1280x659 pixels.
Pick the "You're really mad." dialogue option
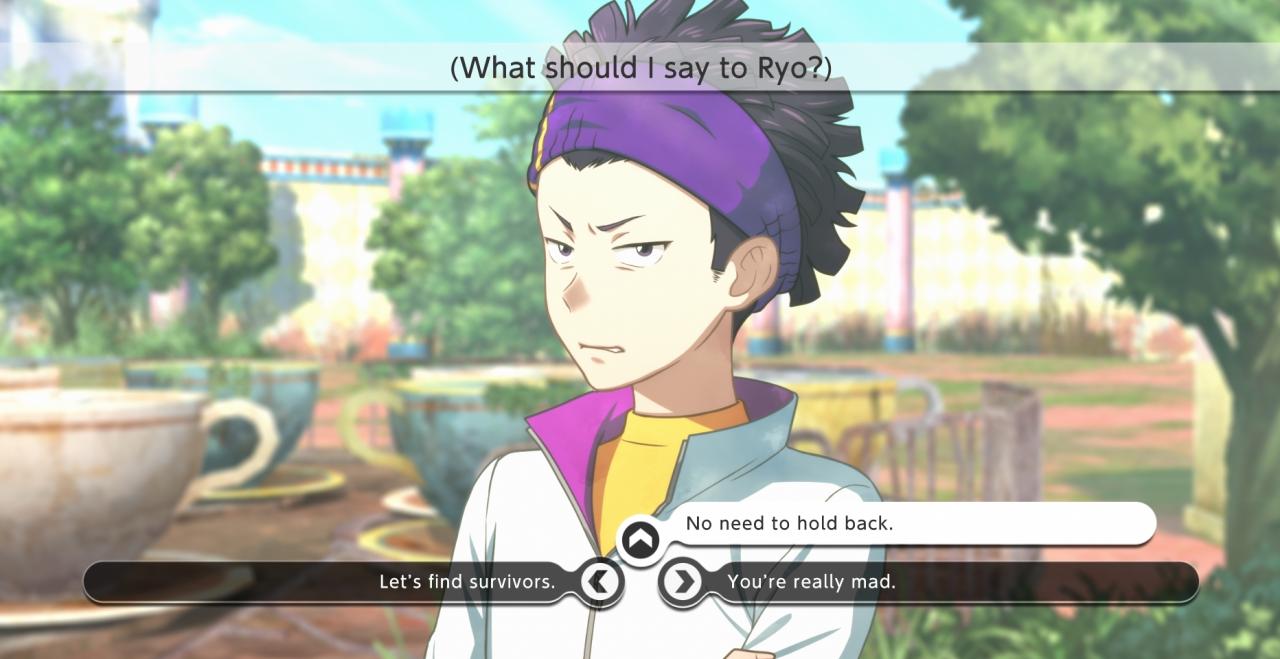click(811, 582)
